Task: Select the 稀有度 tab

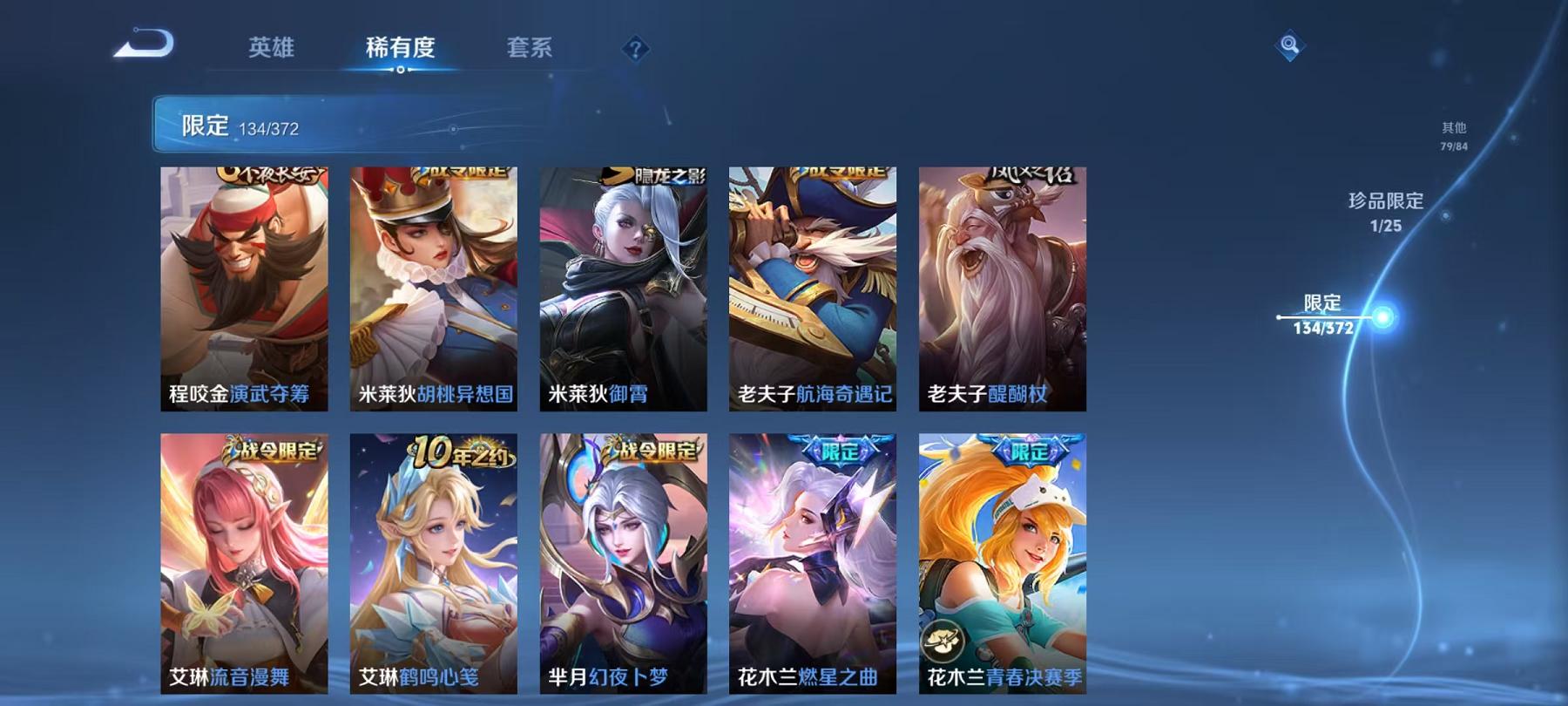Action: coord(402,50)
